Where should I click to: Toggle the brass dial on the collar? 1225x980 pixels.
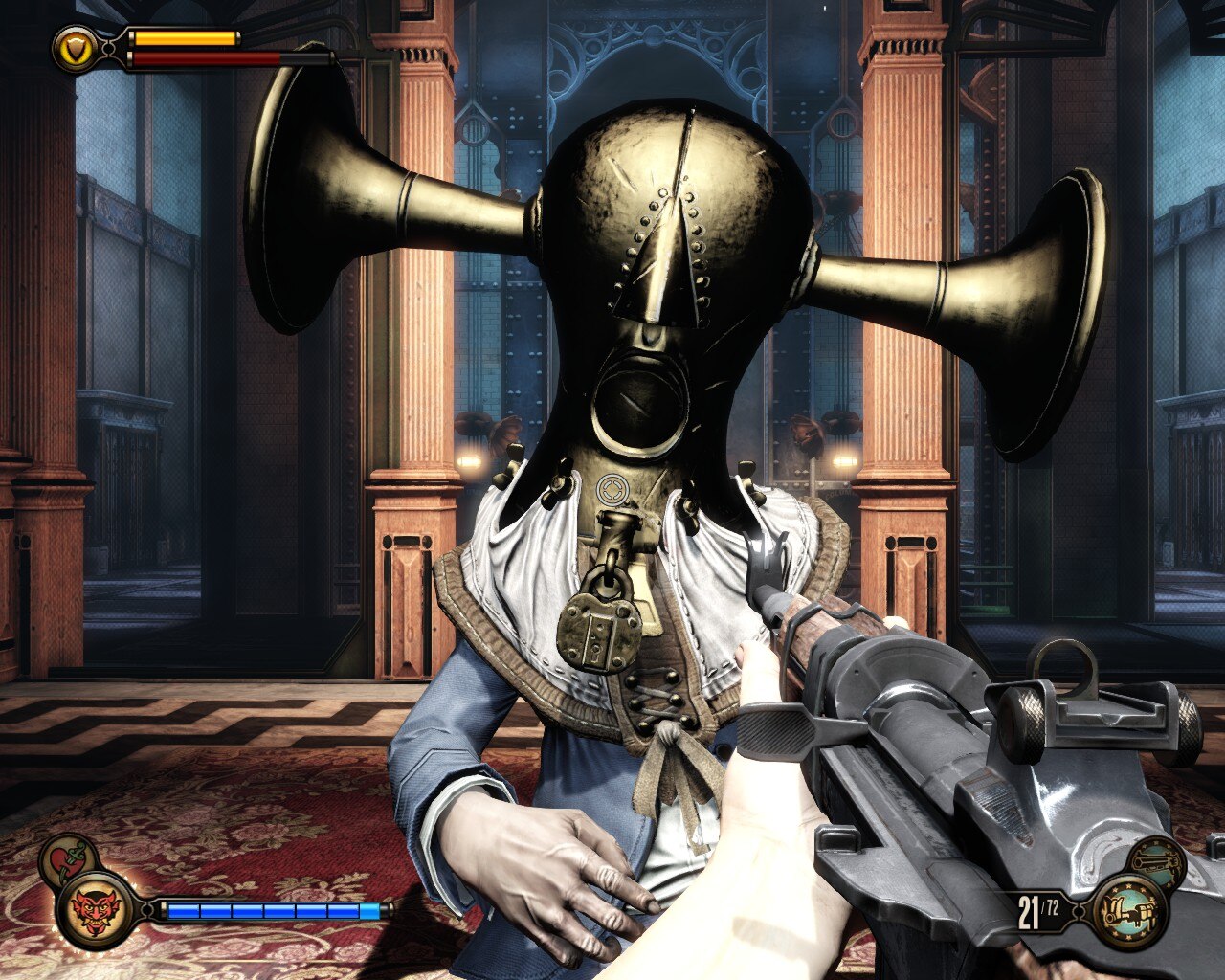[x=613, y=491]
